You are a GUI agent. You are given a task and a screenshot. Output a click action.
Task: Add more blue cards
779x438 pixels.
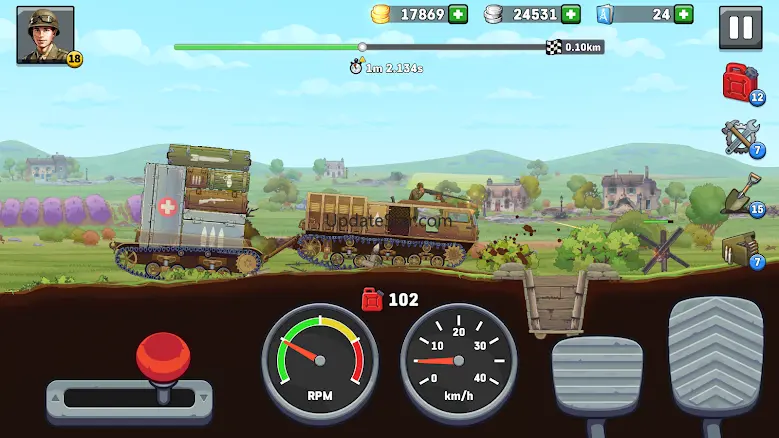click(684, 14)
